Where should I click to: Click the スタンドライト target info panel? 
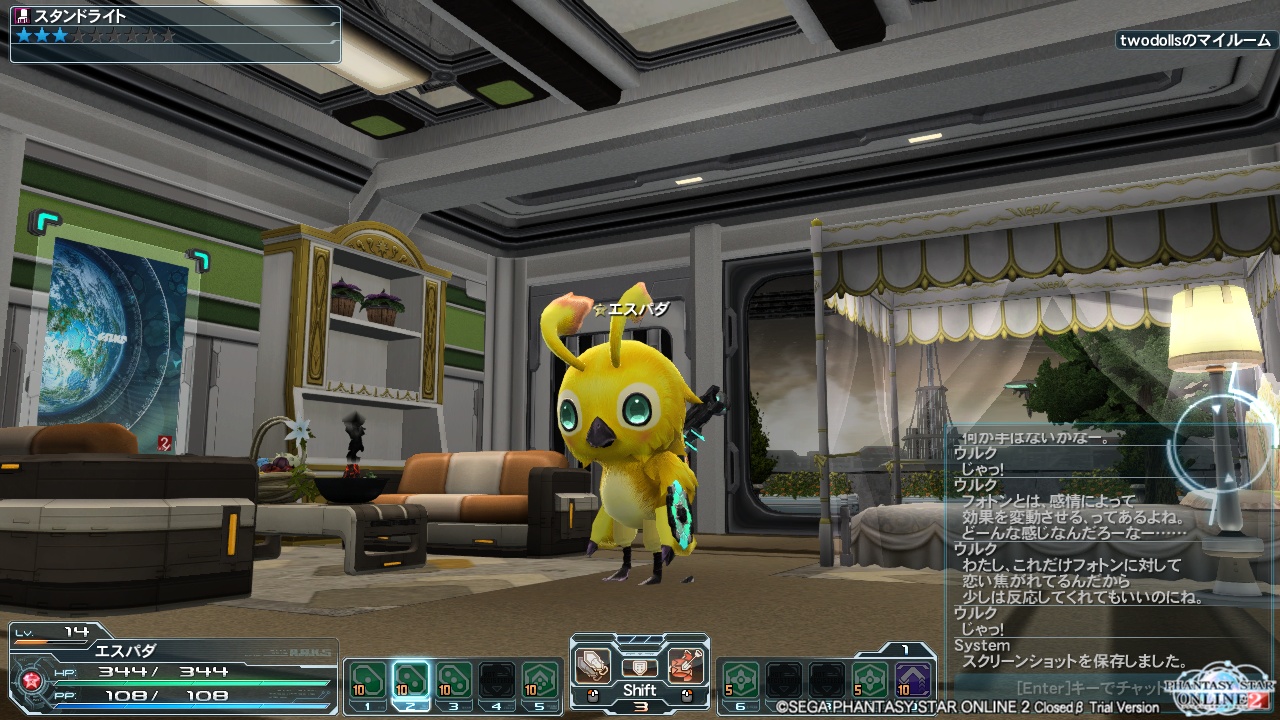pos(176,34)
